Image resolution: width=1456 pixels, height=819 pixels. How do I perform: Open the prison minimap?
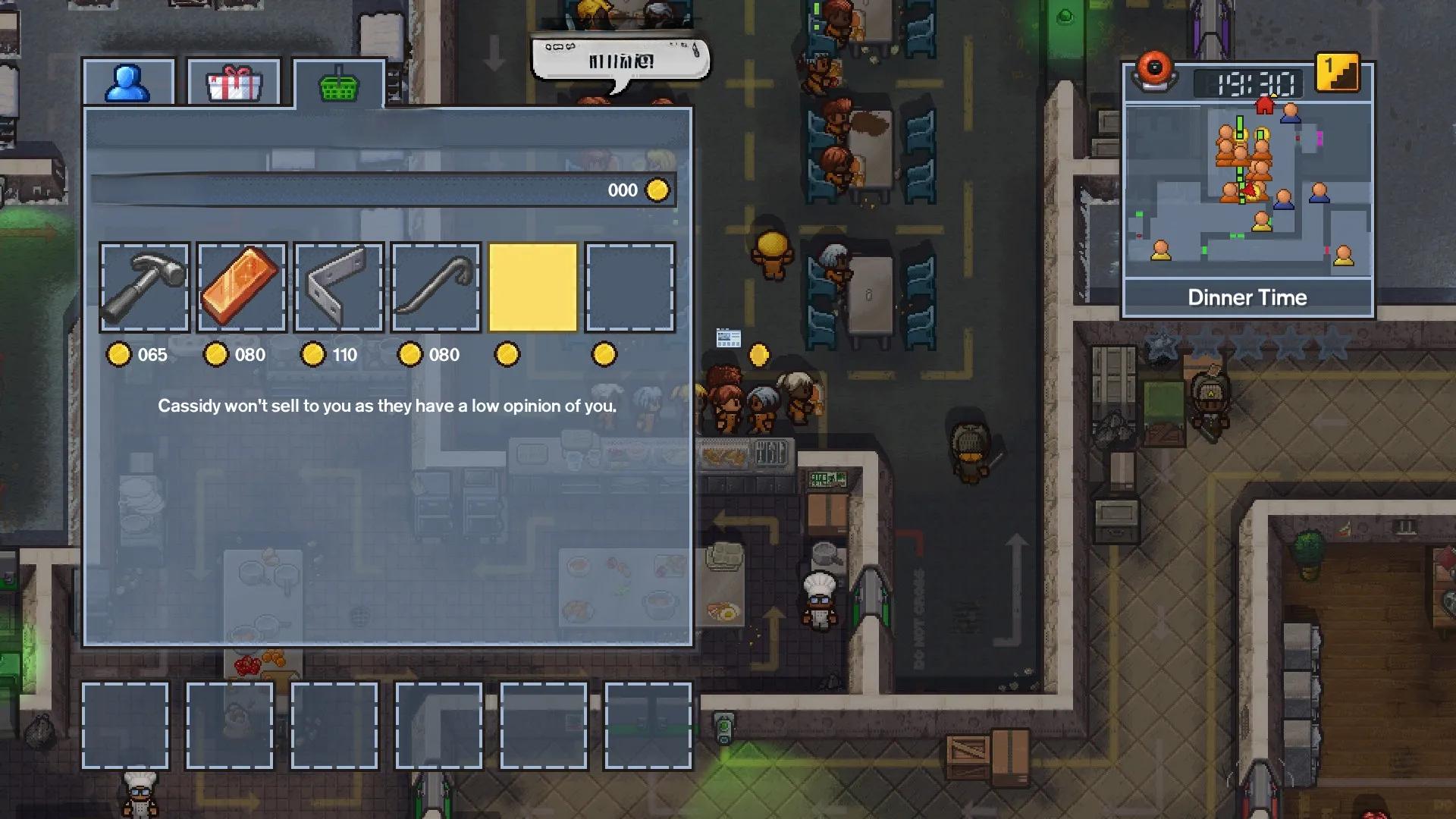pos(1247,190)
